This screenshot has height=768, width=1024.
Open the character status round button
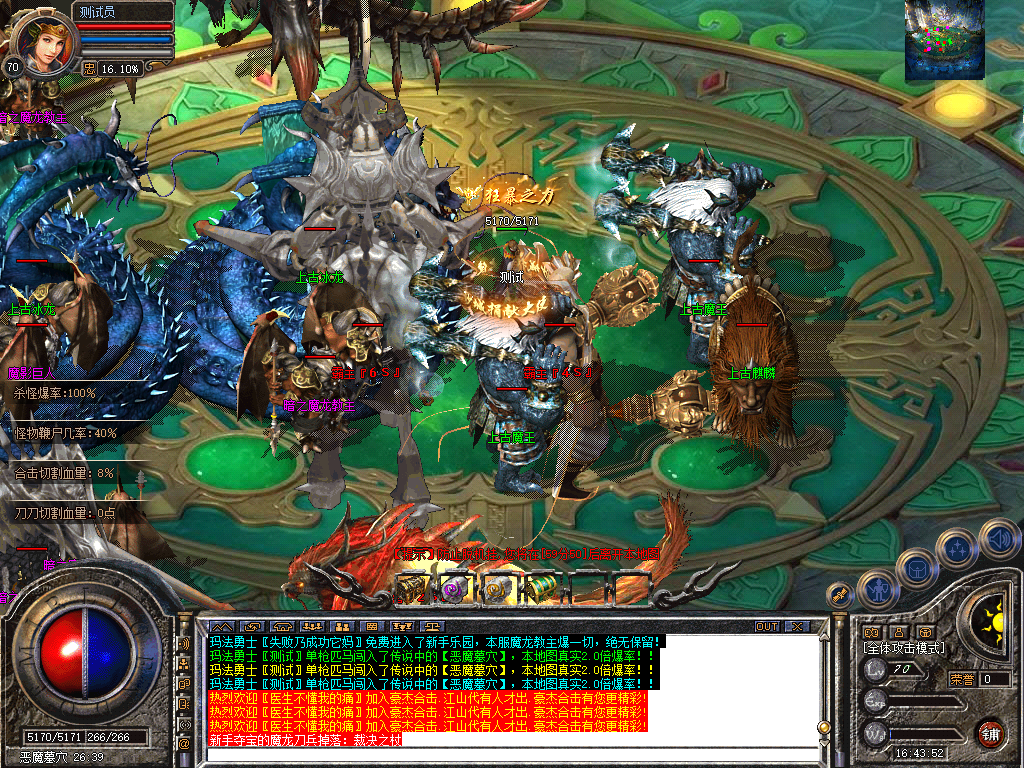(877, 589)
